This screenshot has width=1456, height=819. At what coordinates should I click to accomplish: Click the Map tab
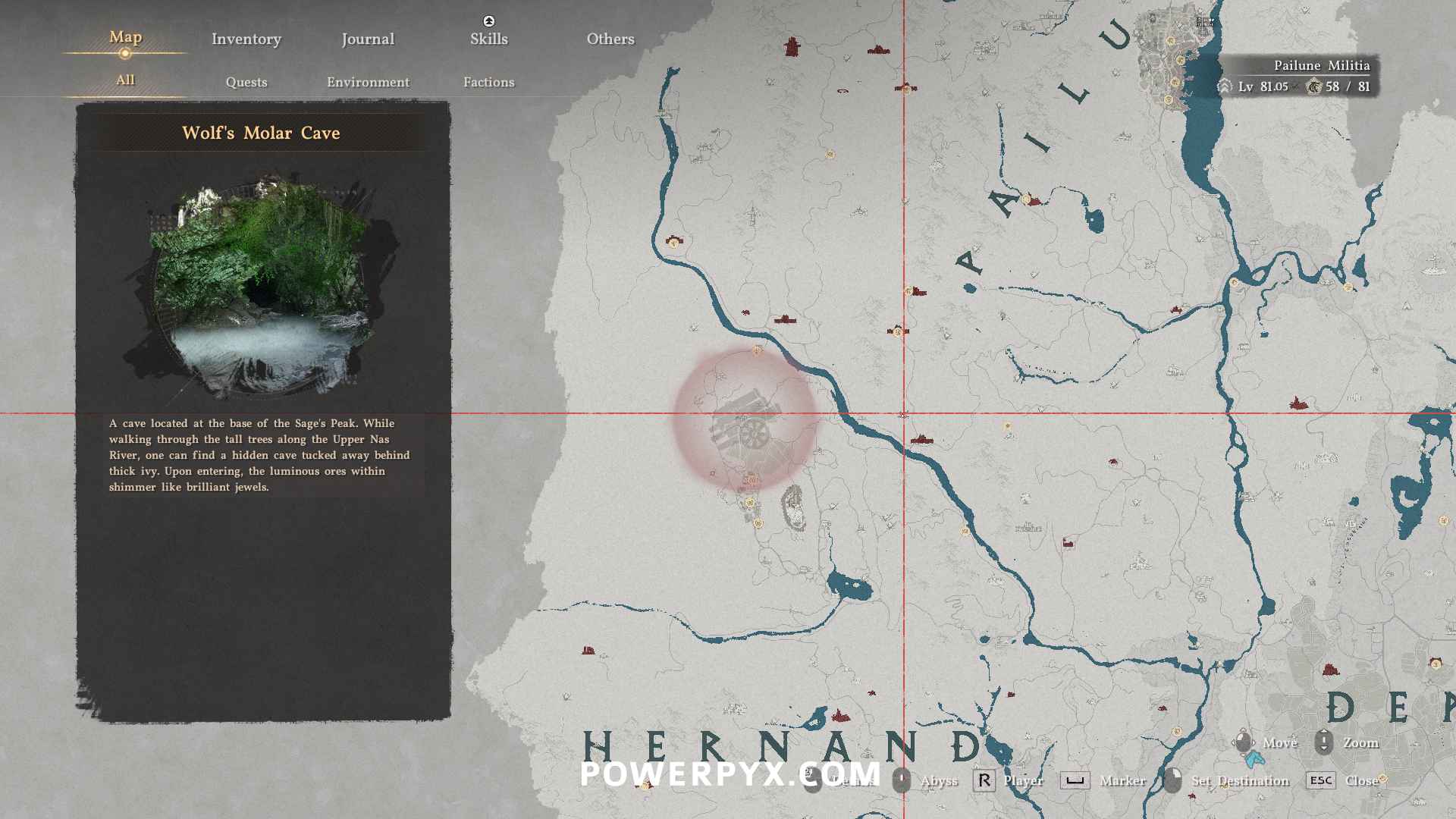point(125,37)
